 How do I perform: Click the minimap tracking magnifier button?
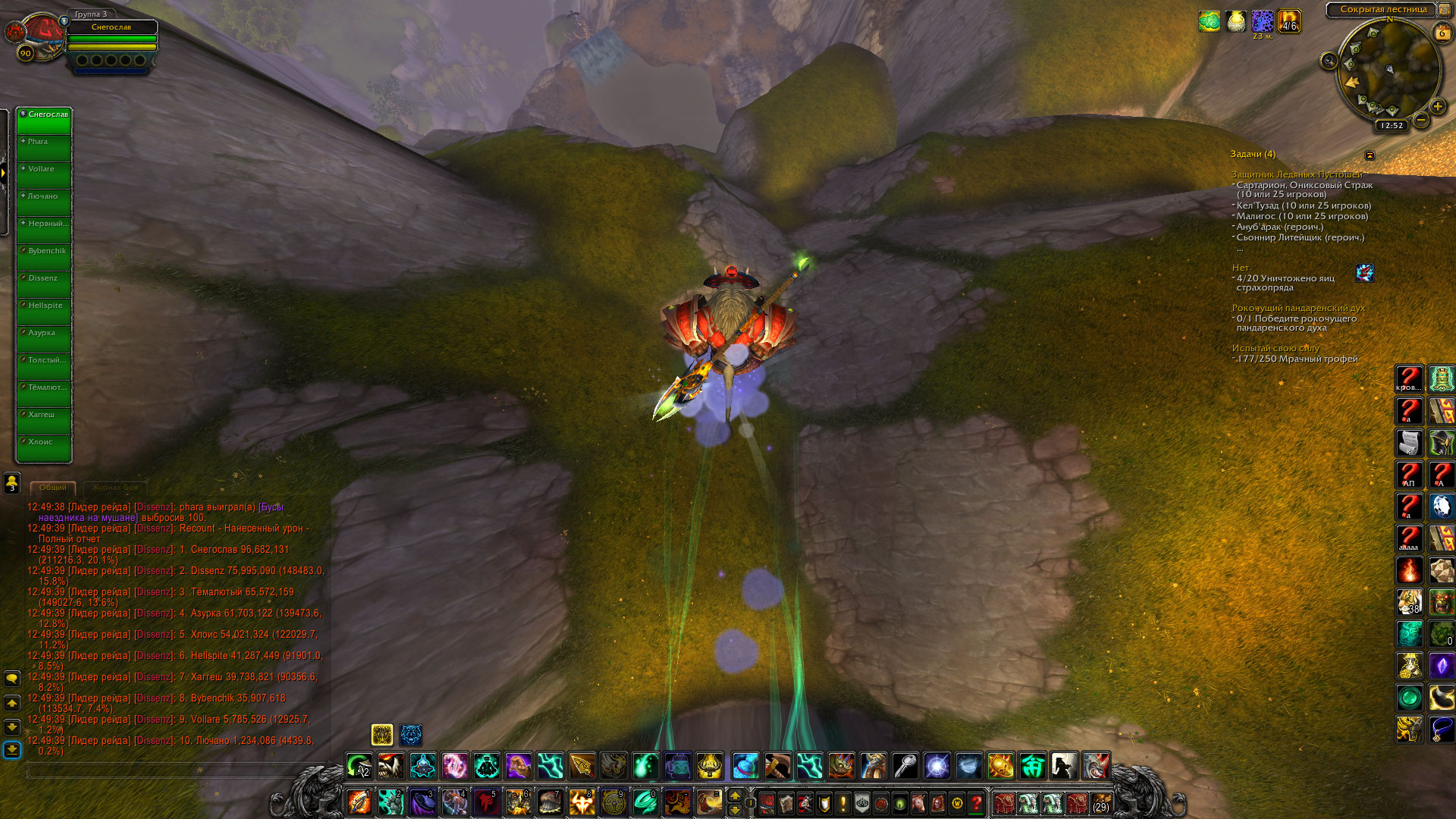click(x=1329, y=61)
